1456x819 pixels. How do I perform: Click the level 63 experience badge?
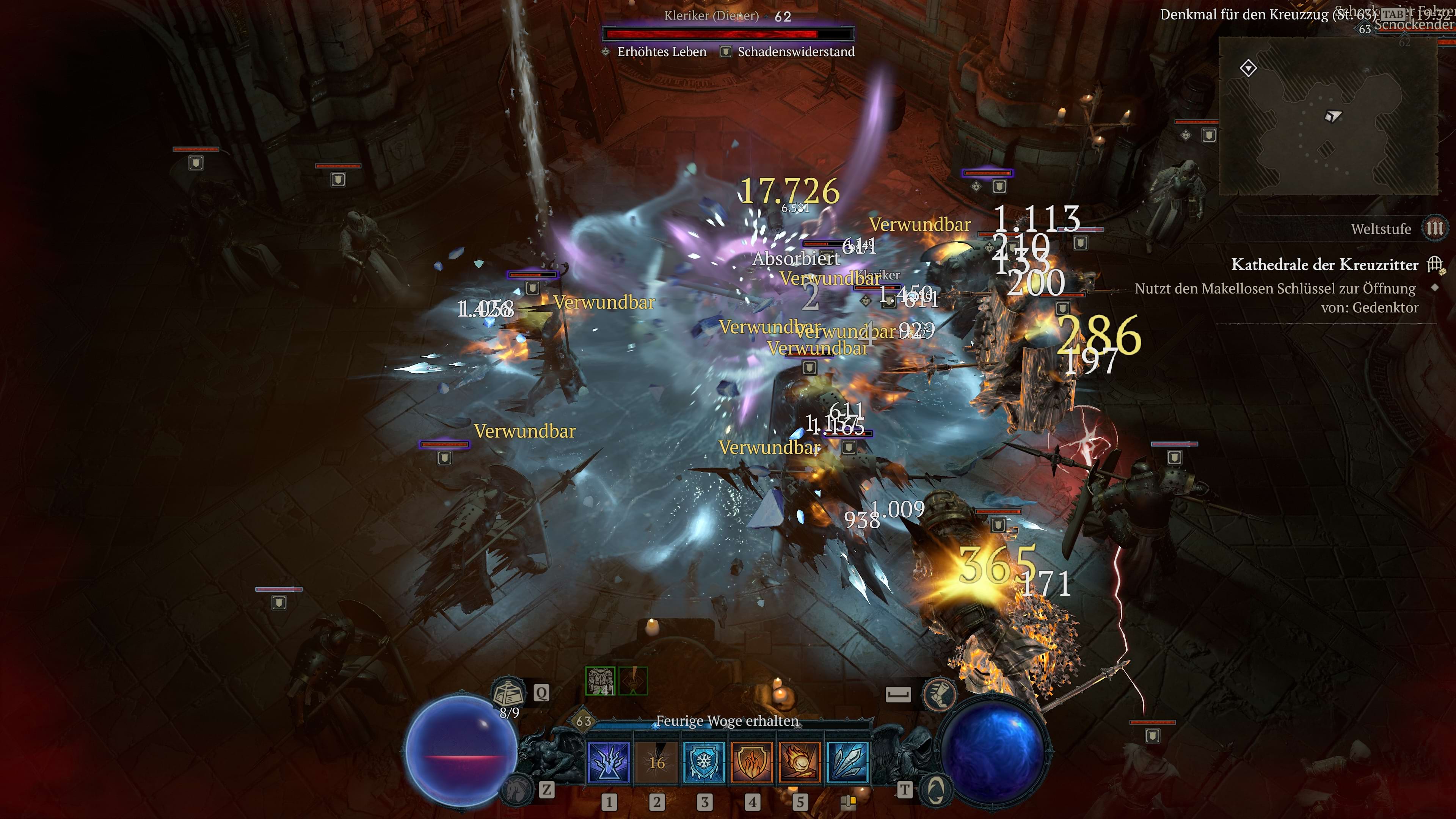(583, 721)
